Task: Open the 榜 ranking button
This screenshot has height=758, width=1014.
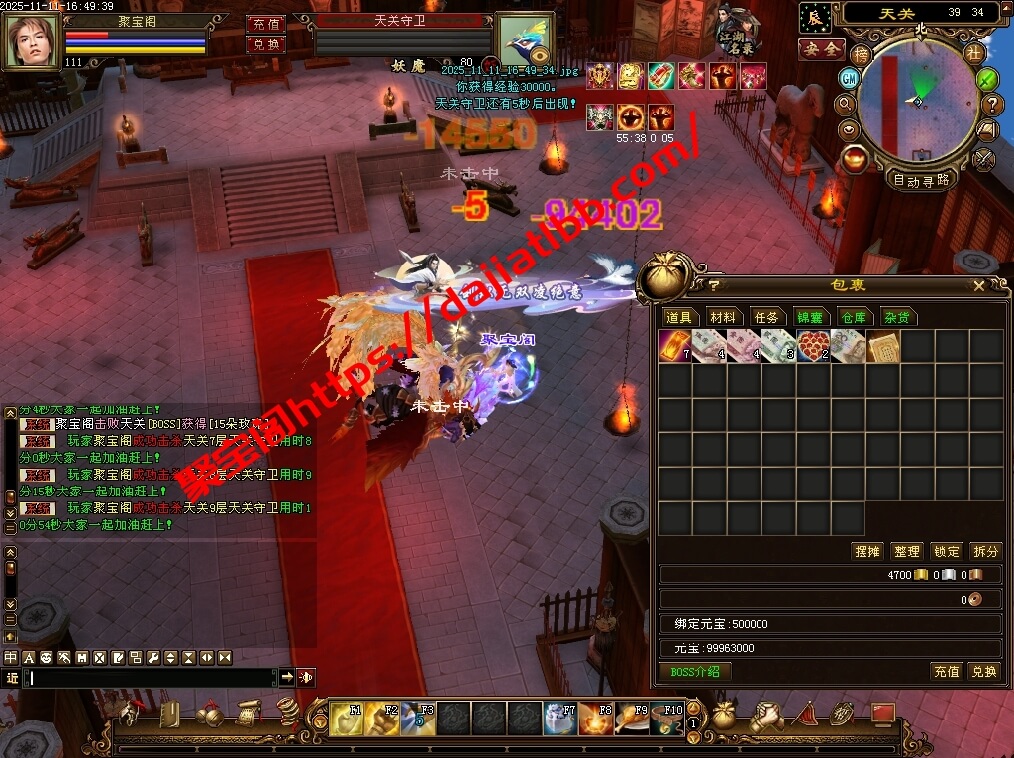Action: pyautogui.click(x=861, y=54)
